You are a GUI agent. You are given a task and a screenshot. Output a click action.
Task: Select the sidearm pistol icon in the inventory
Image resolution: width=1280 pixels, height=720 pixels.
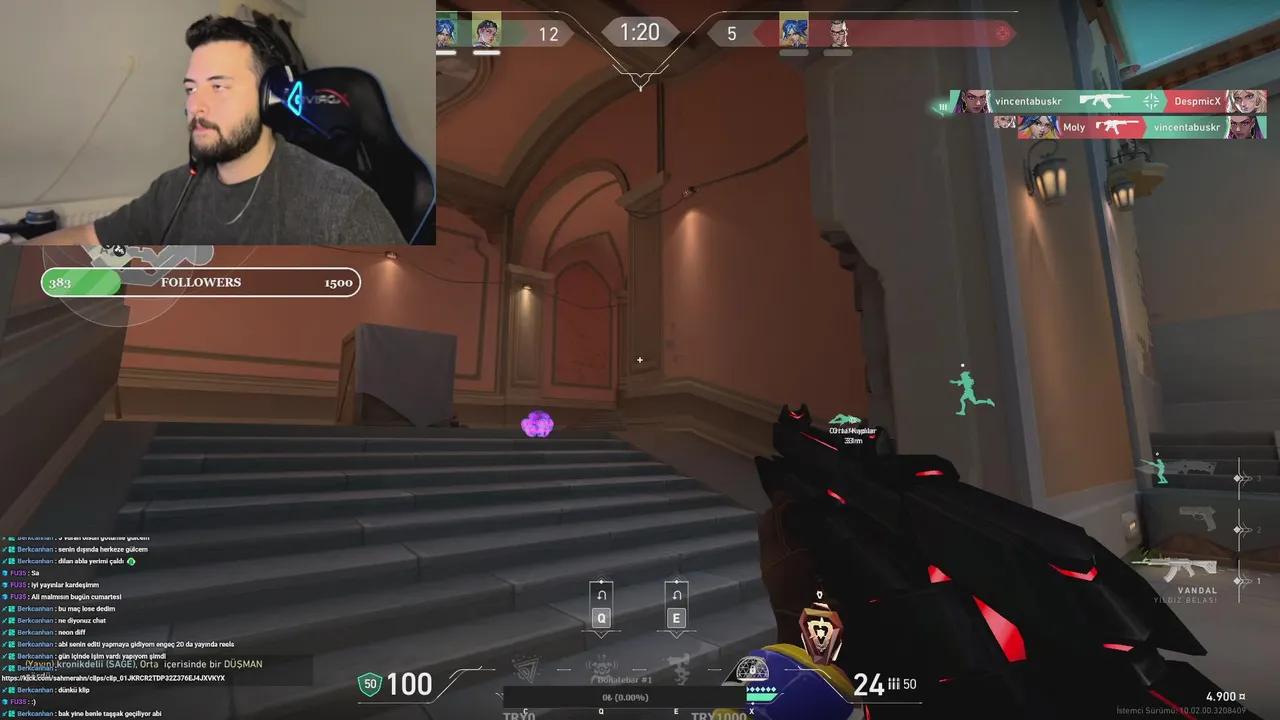click(x=1198, y=518)
